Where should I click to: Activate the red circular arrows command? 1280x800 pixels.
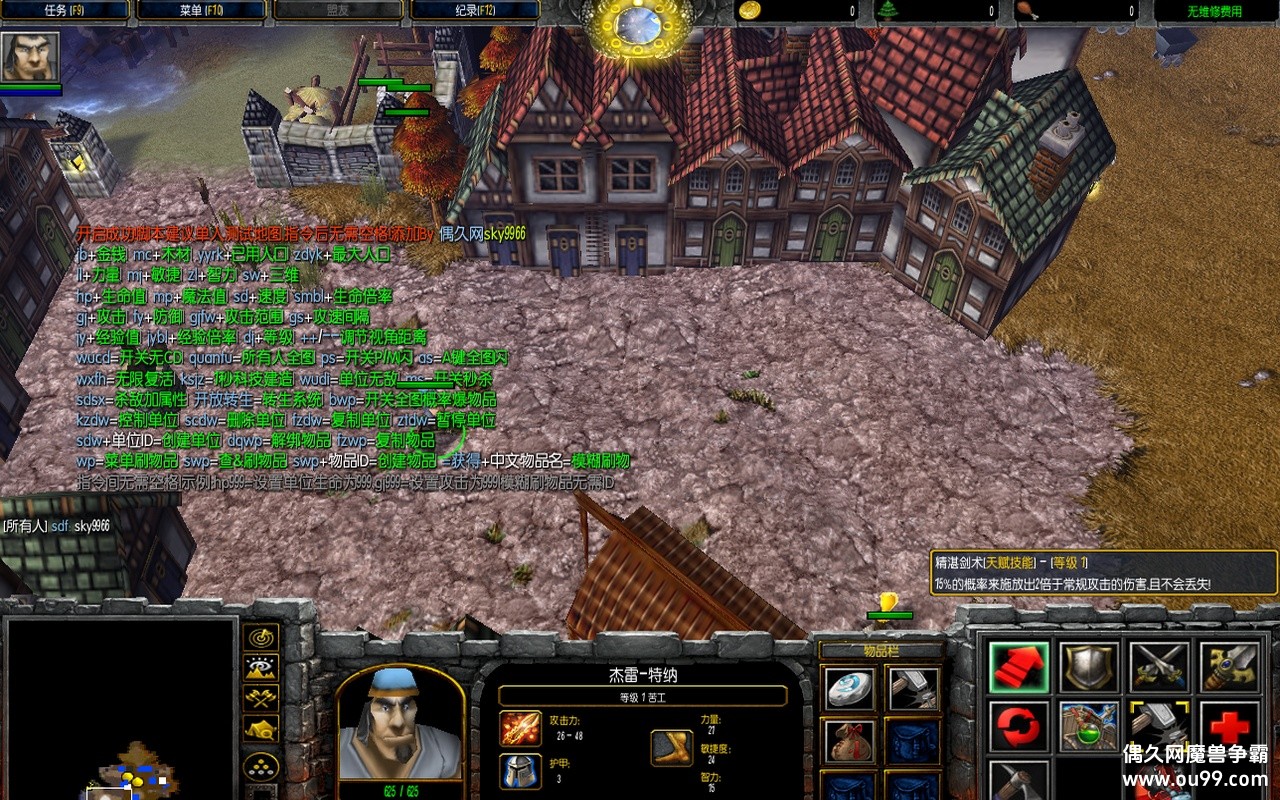[x=1019, y=726]
